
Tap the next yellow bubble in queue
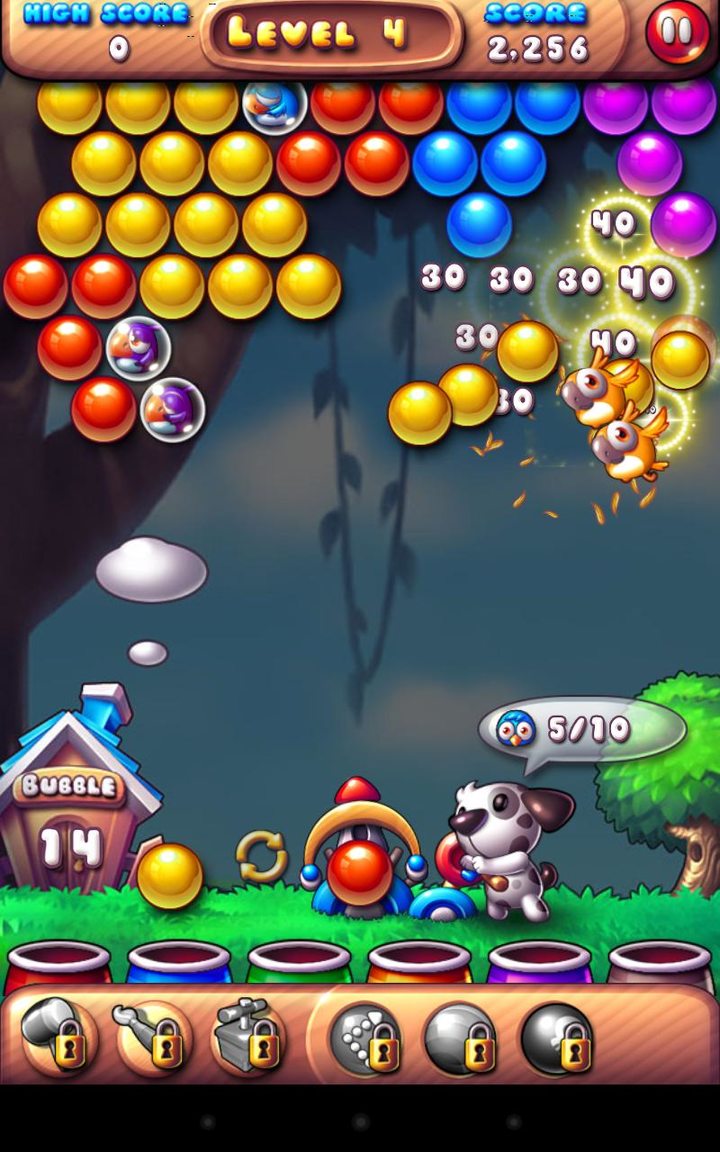pos(169,875)
